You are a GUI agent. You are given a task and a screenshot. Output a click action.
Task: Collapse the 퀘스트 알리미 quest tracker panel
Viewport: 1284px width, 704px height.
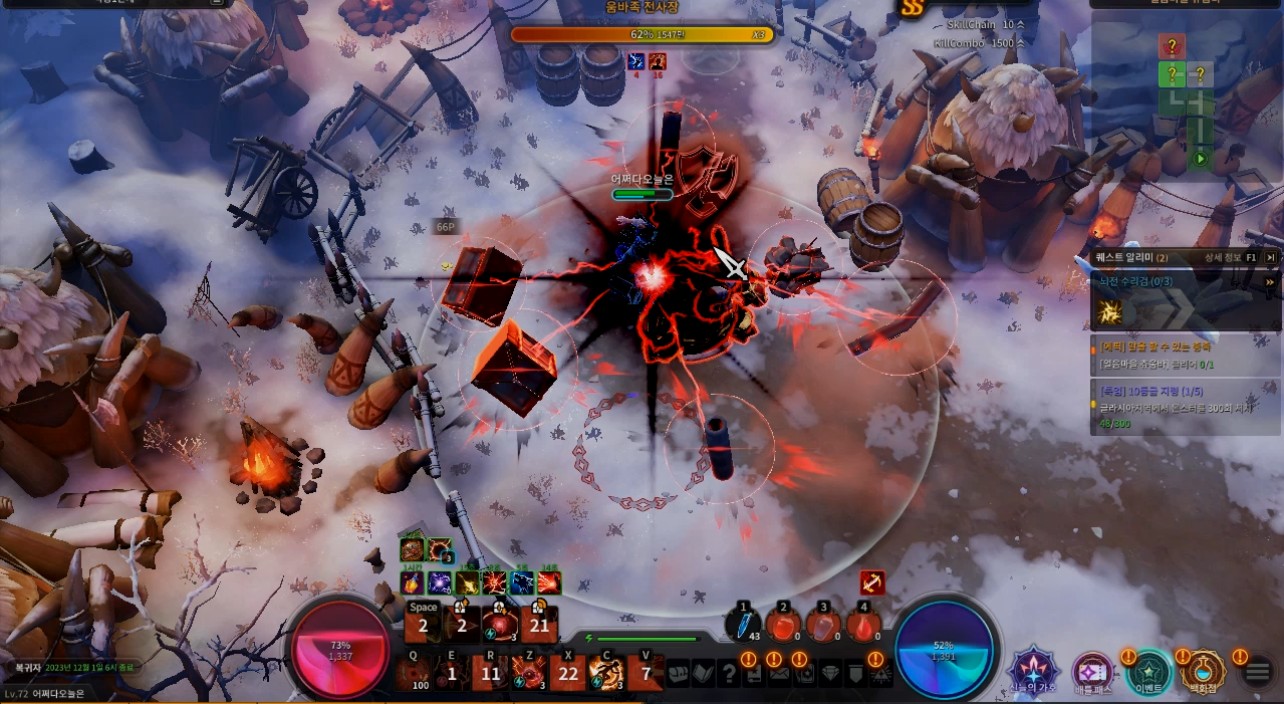pos(1271,257)
